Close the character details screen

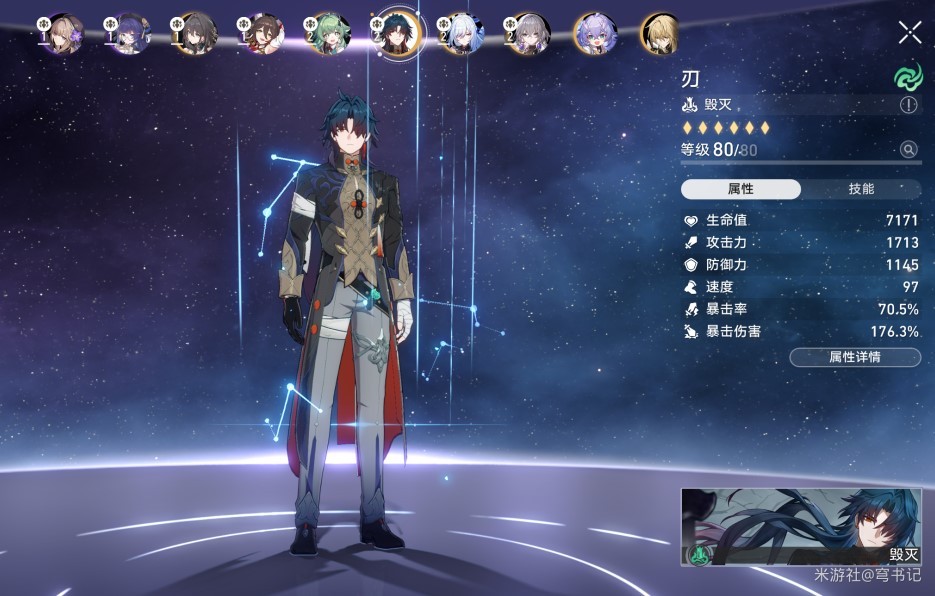[910, 32]
